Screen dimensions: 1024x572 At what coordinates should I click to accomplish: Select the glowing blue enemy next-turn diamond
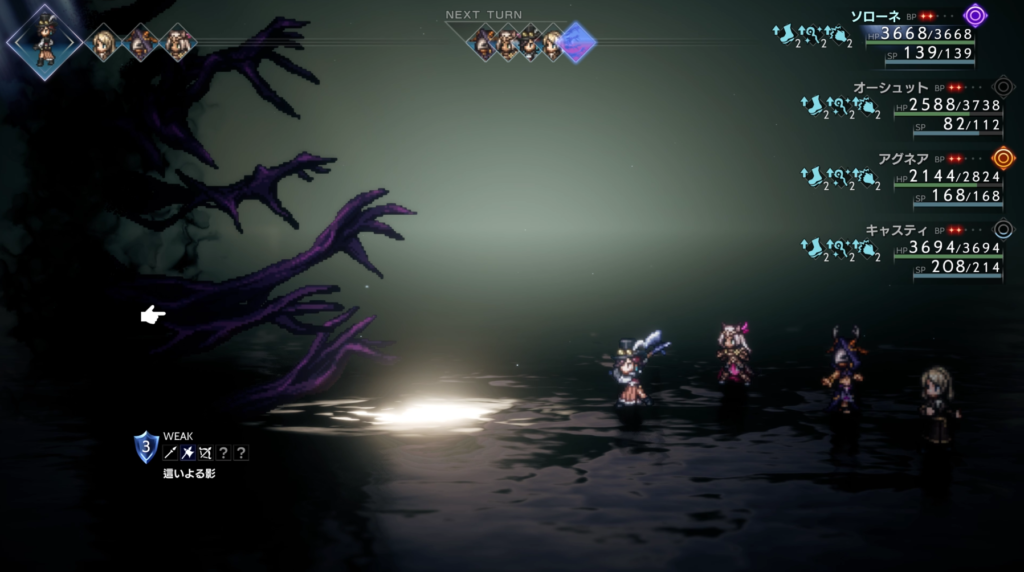tap(578, 42)
